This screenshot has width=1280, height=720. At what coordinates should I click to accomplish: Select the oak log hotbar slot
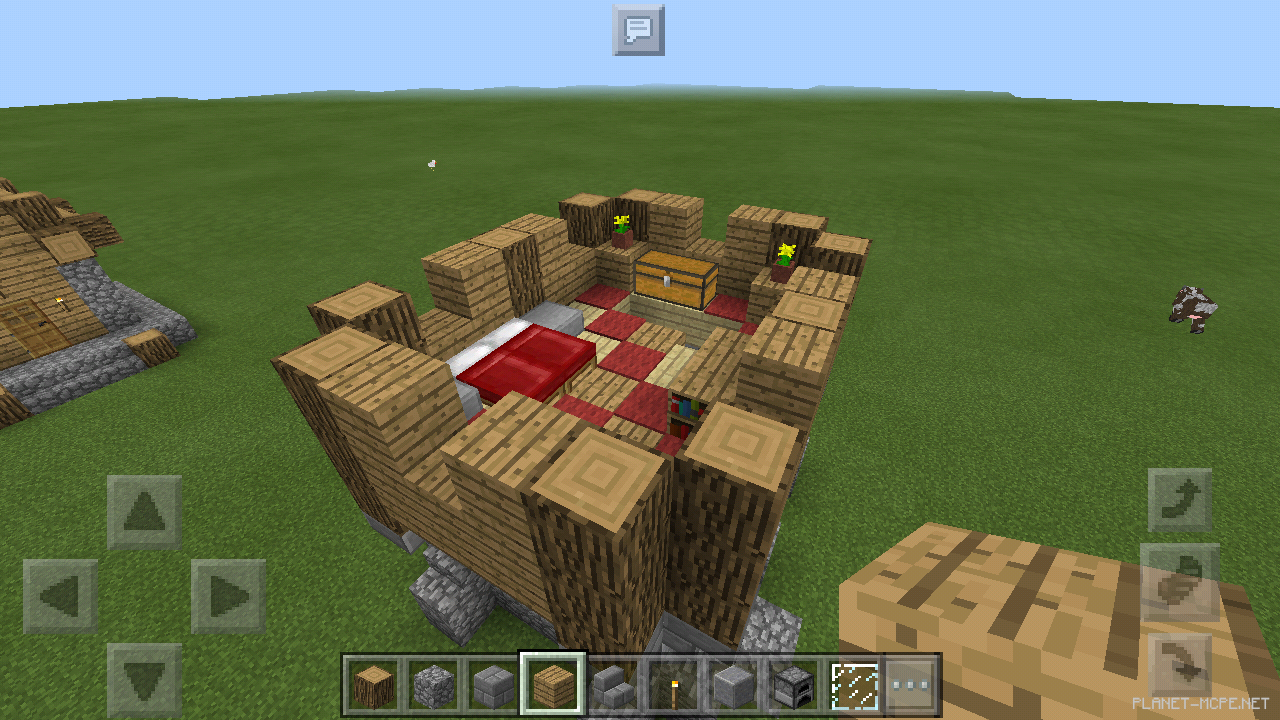coord(373,678)
